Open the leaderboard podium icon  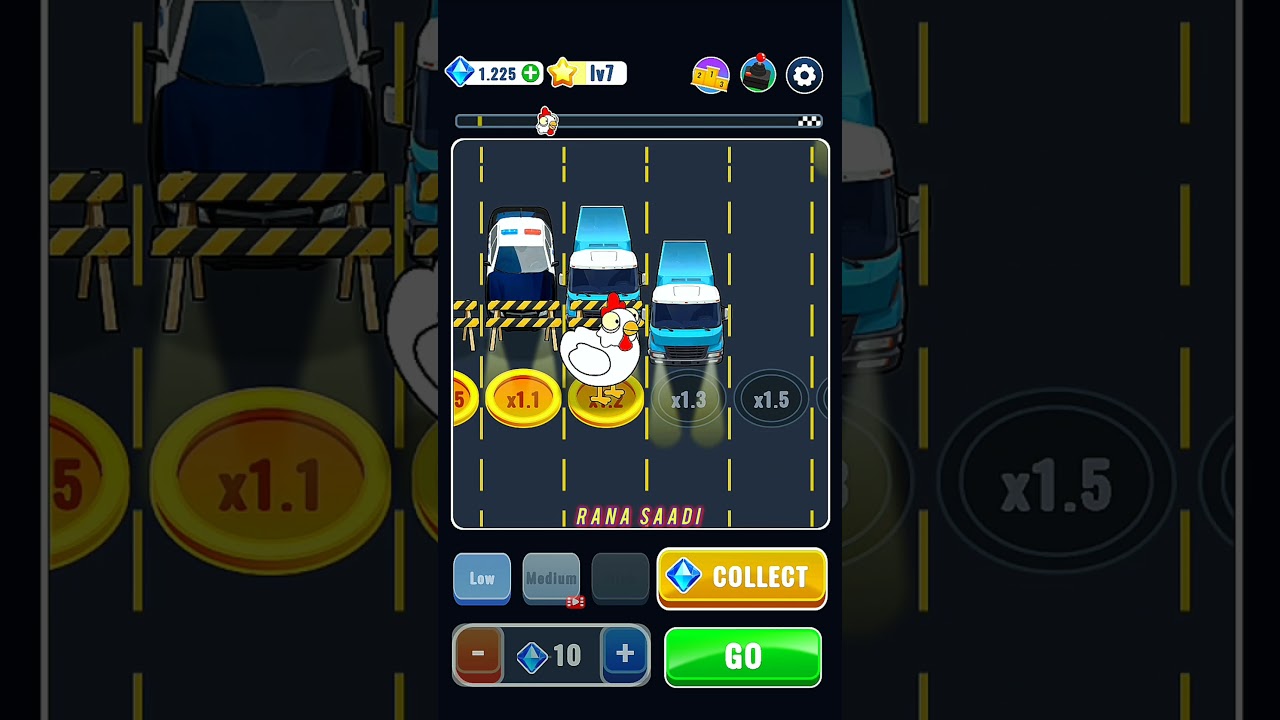click(710, 75)
